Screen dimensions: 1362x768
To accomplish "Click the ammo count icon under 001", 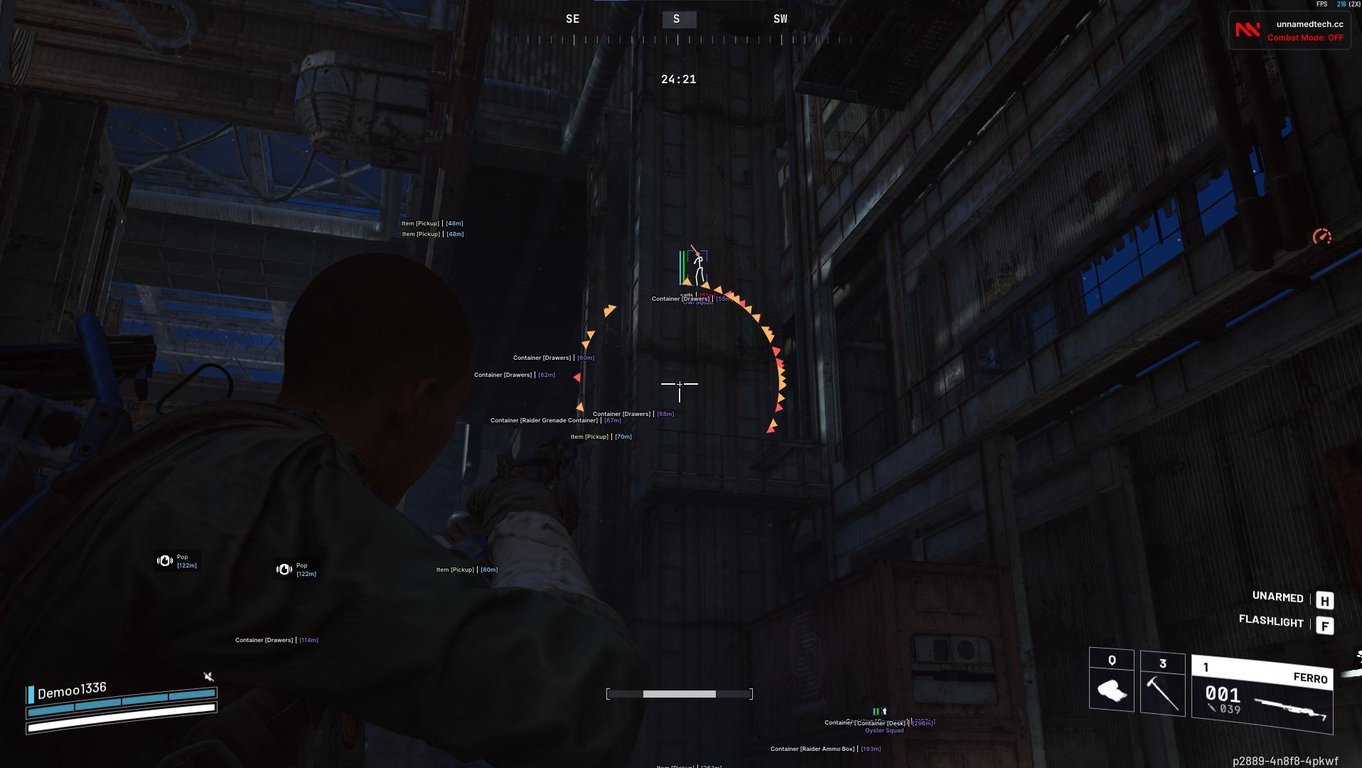I will point(1210,707).
